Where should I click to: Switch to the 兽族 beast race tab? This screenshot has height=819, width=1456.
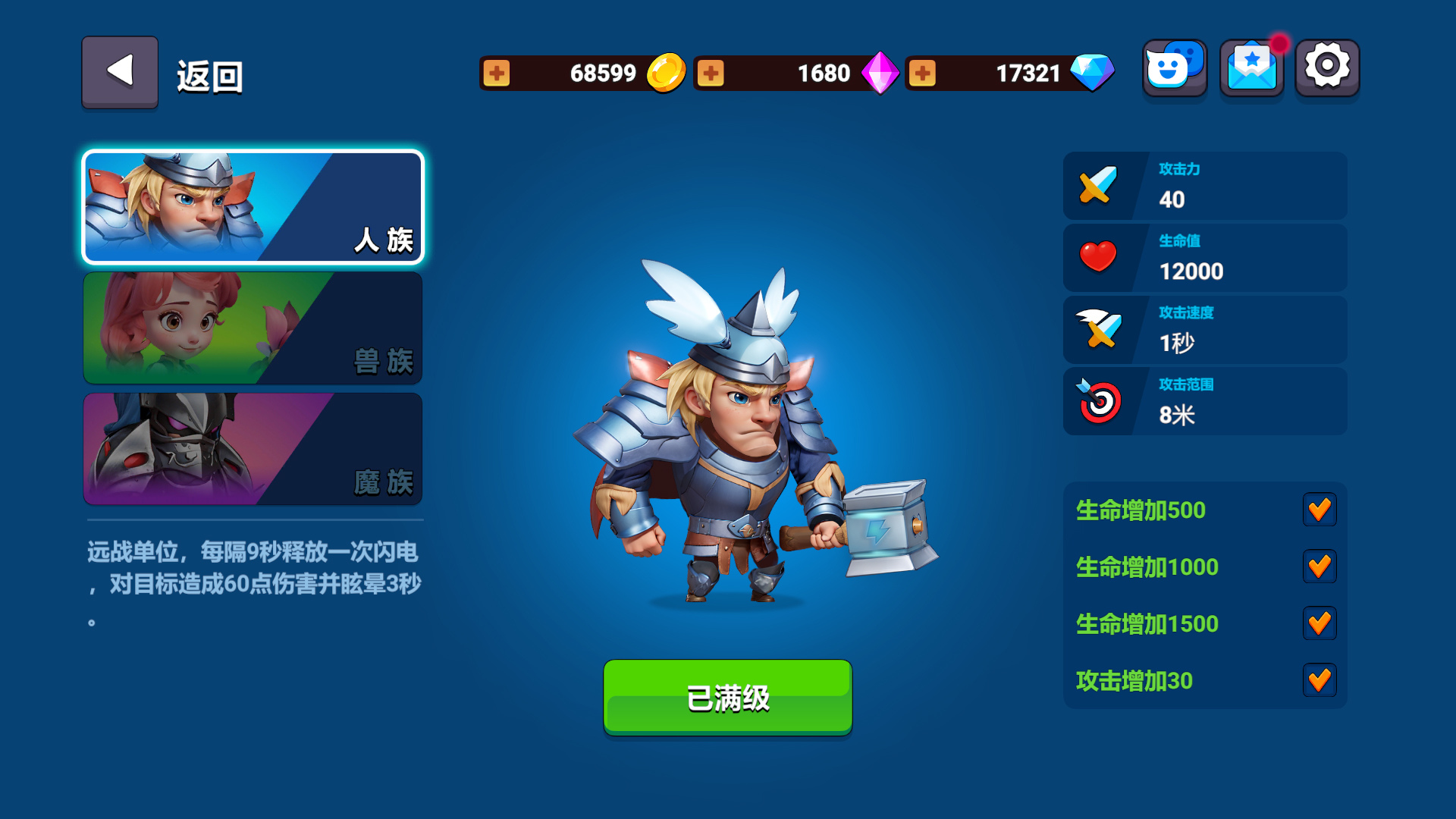pos(253,328)
